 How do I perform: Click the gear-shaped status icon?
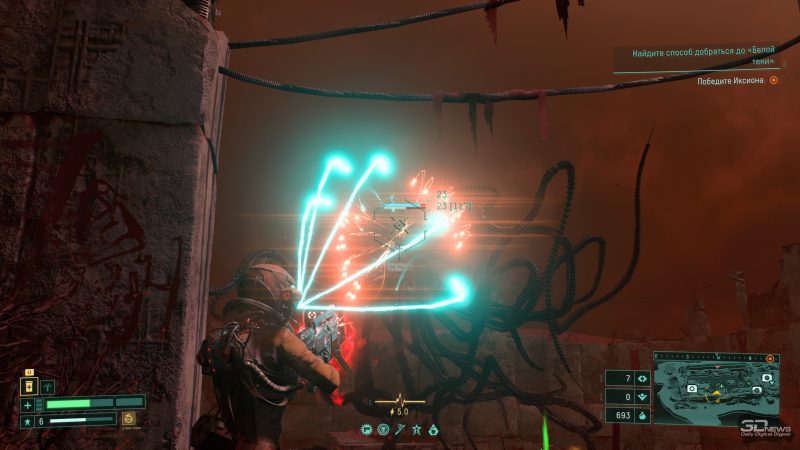coord(367,429)
